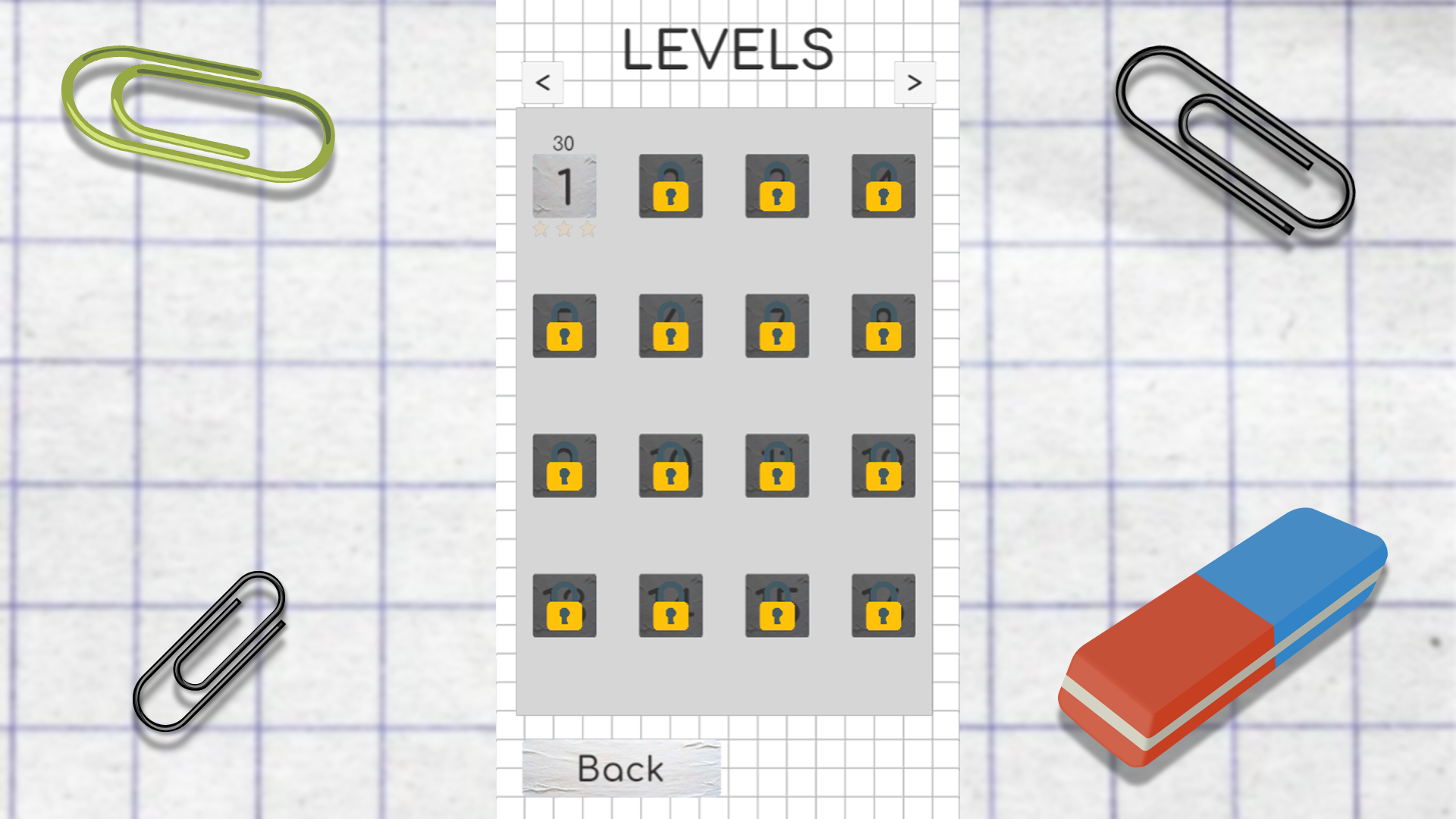
Task: Tap locked level 16 in bottom row
Action: [x=883, y=607]
